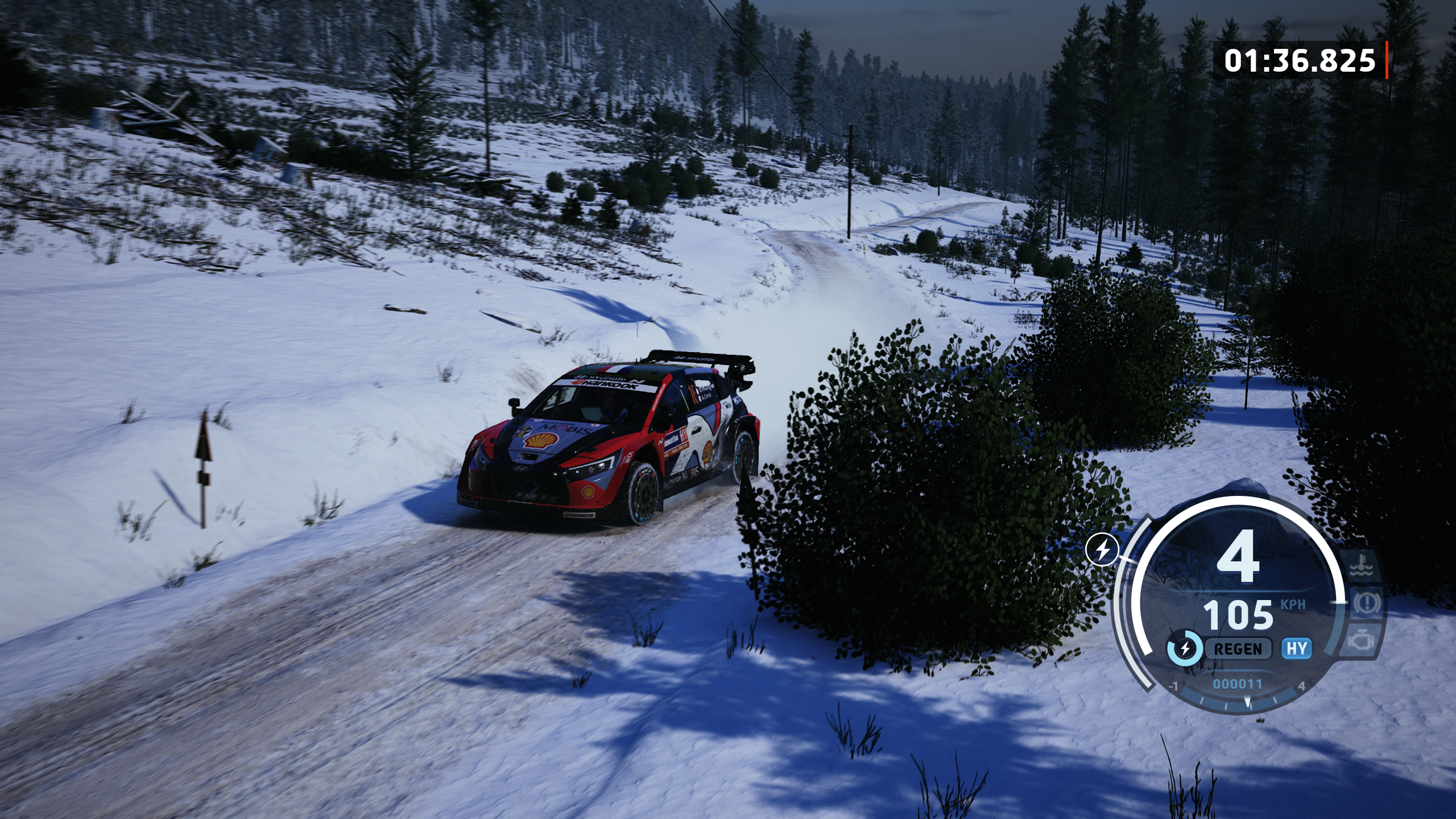Screen dimensions: 1456x819
Task: Select the brake warning indicator icon
Action: pos(1366,602)
